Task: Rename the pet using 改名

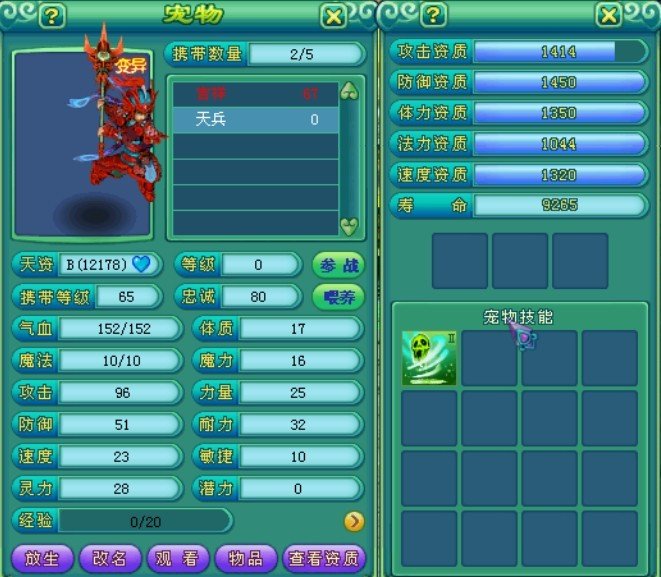Action: point(110,559)
